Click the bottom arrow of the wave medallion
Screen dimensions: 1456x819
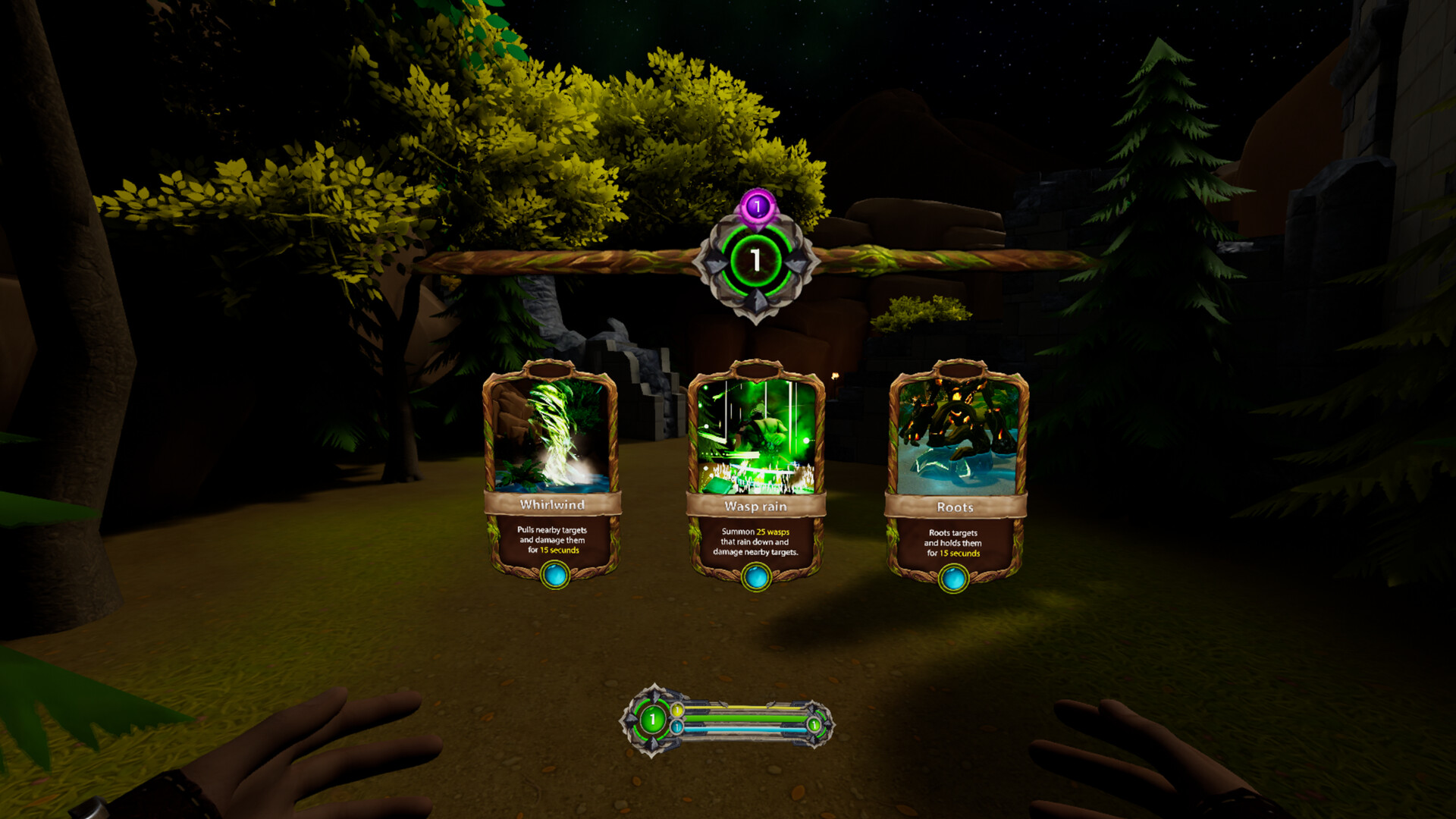(755, 299)
